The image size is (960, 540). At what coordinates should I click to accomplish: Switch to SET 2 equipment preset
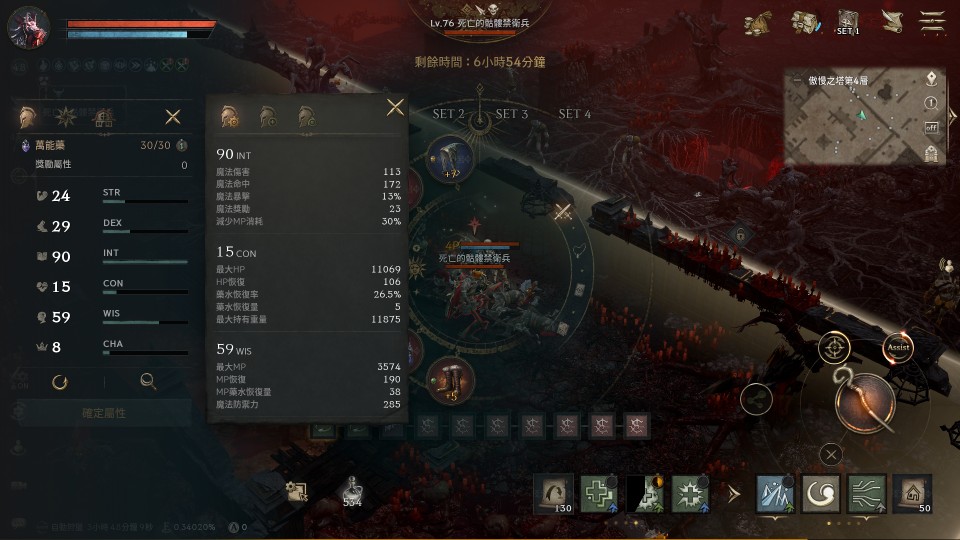pyautogui.click(x=448, y=114)
